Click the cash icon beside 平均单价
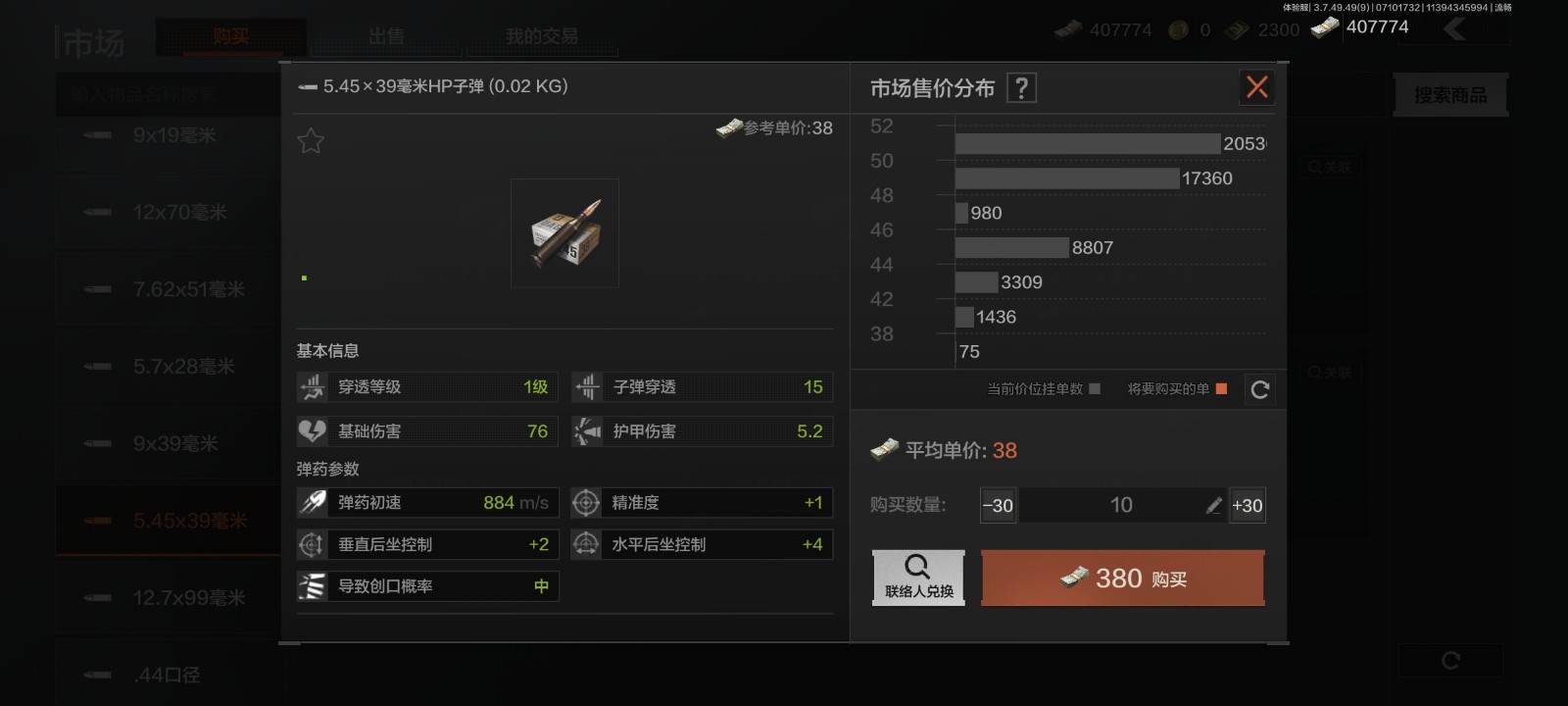The width and height of the screenshot is (1568, 706). coord(885,450)
